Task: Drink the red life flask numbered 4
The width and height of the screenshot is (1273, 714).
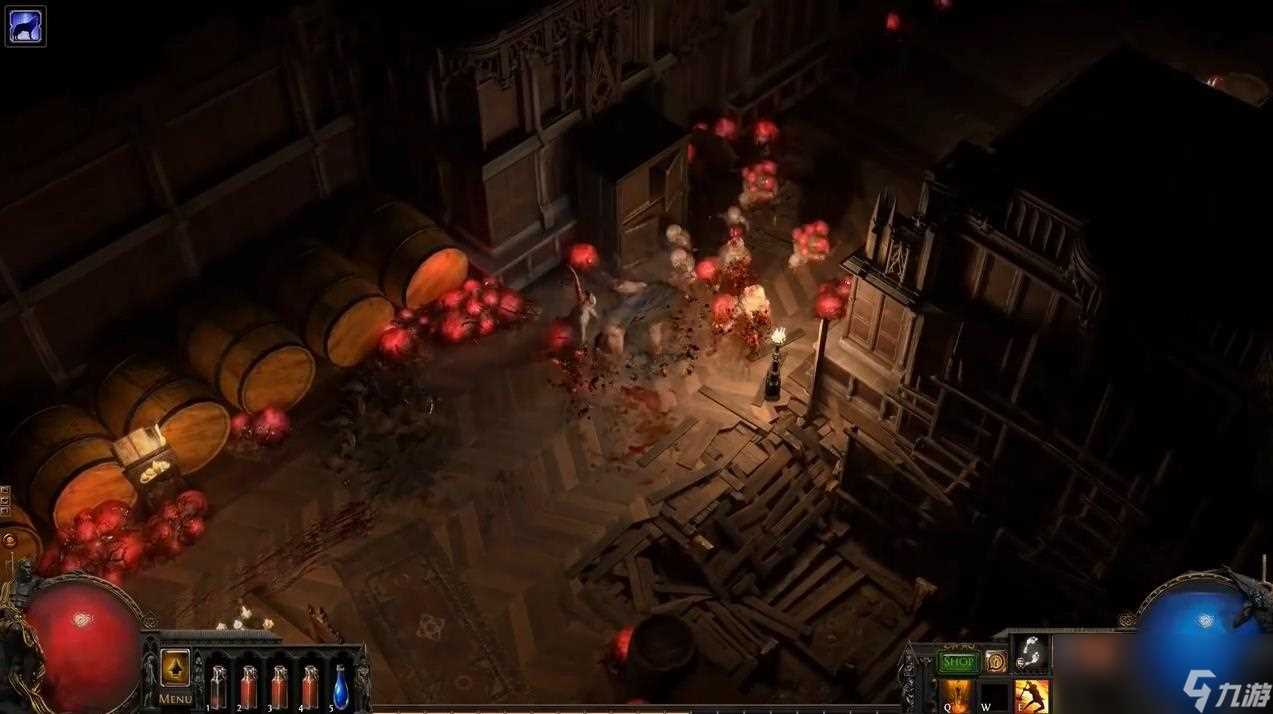Action: (310, 686)
